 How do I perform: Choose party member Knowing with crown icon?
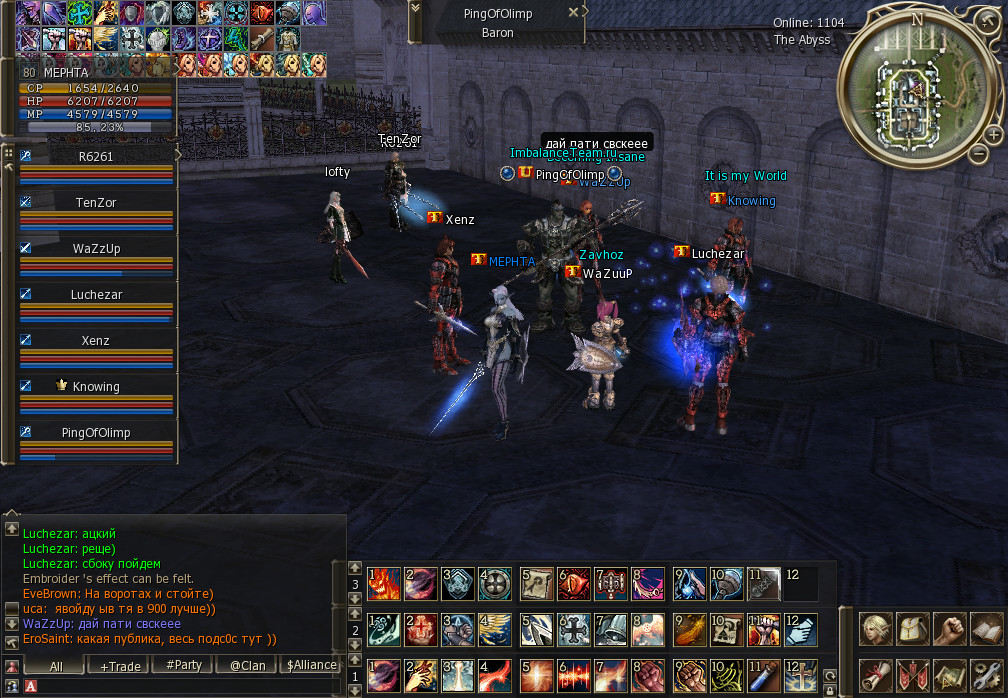[x=96, y=387]
